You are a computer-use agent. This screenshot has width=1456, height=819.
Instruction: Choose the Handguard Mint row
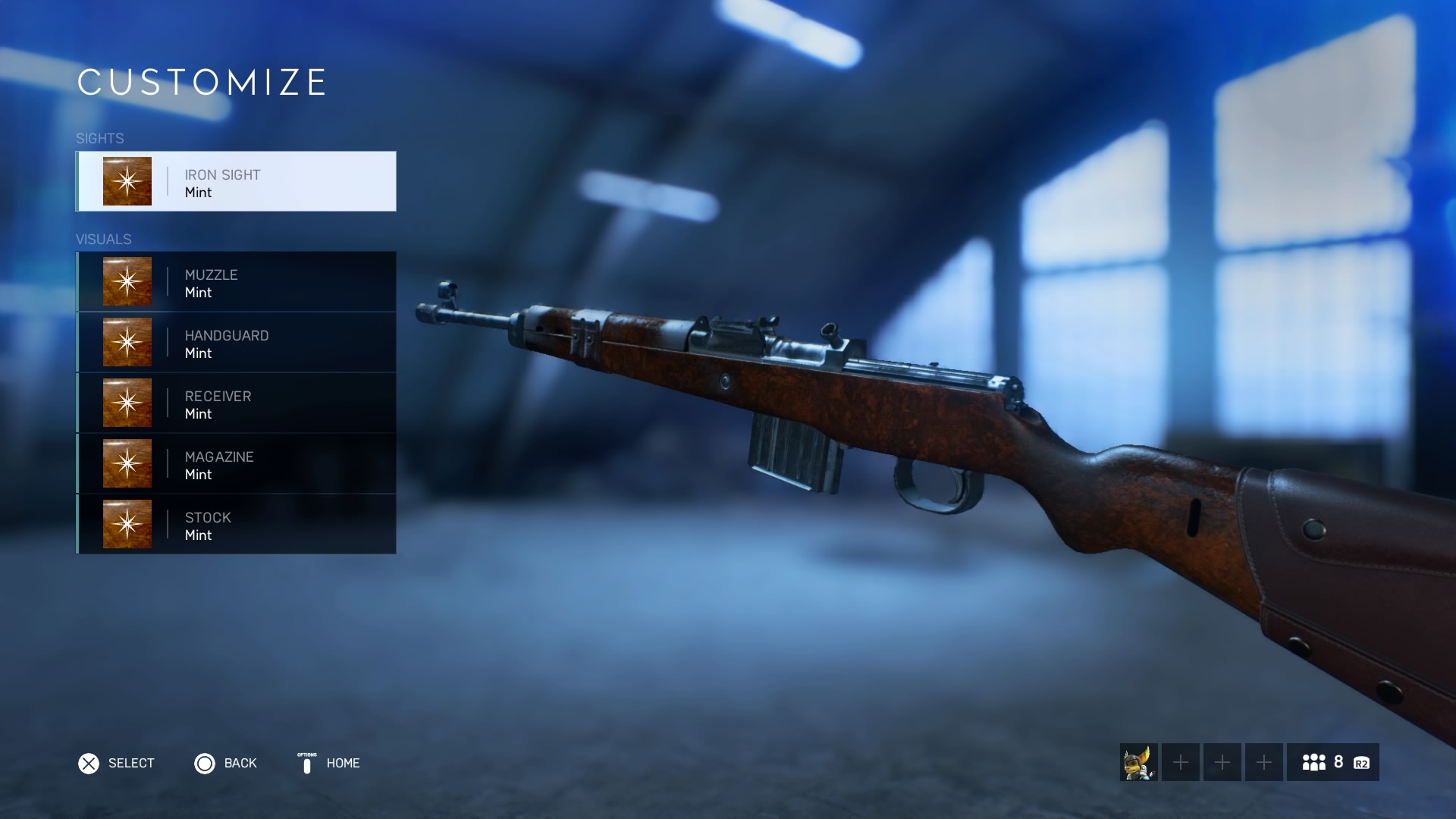(236, 342)
